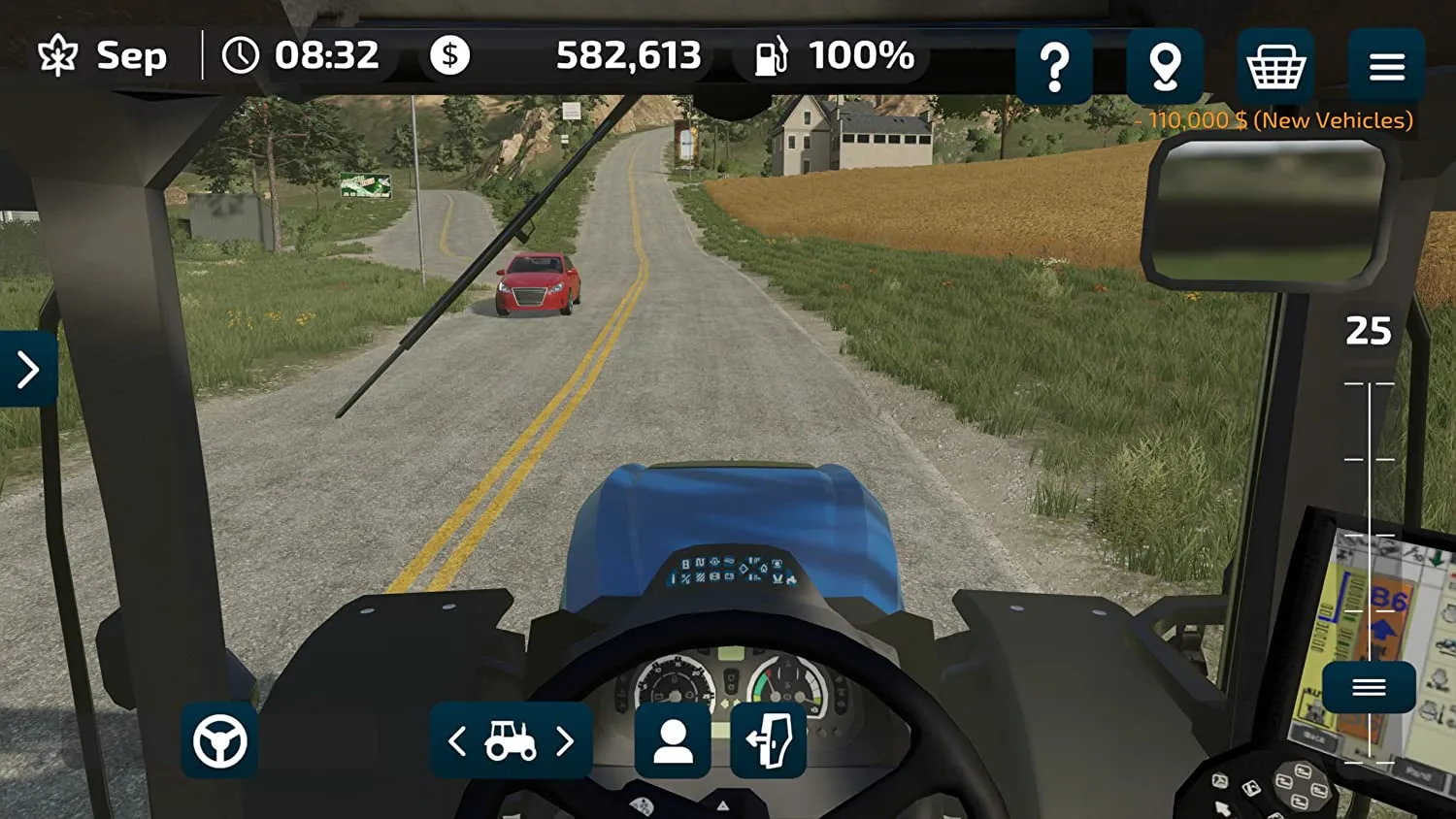
Task: Open the question mark help menu
Action: click(x=1054, y=66)
